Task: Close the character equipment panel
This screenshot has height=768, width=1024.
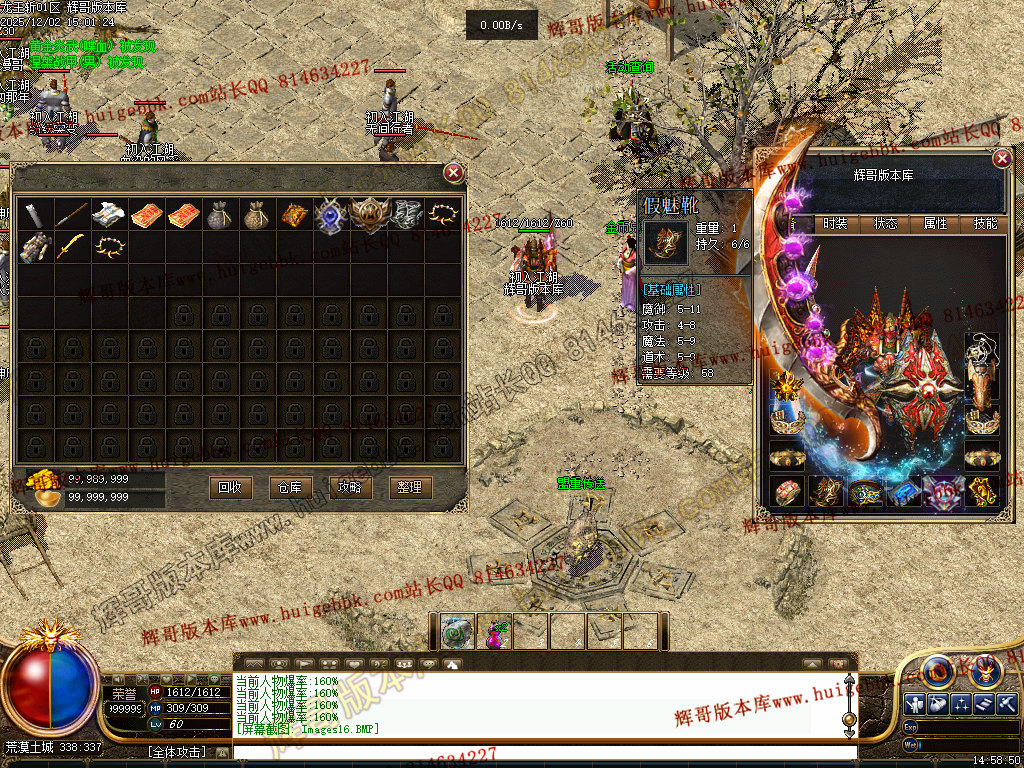Action: coord(1002,159)
